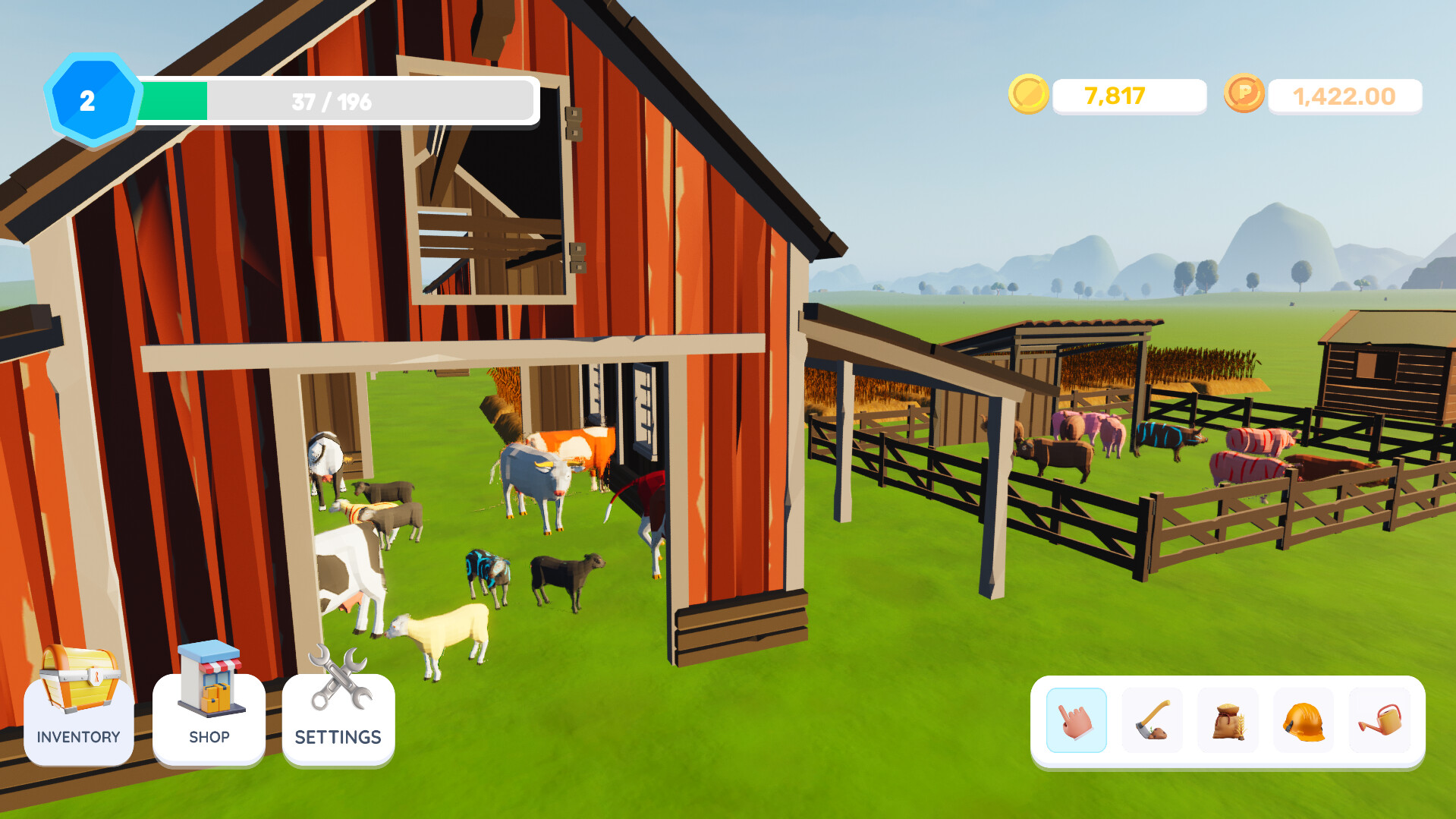Open build mode with the helmet tool
Screen dimensions: 1456x819
coord(1304,720)
